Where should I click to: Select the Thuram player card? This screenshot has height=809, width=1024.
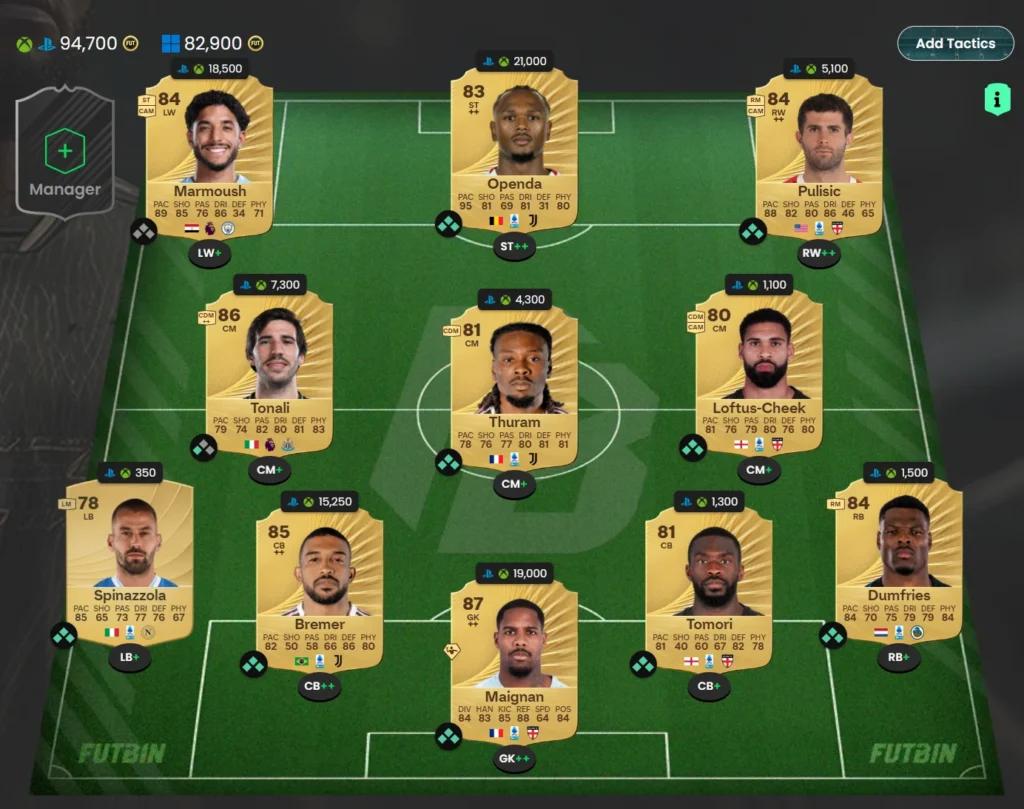pos(514,387)
